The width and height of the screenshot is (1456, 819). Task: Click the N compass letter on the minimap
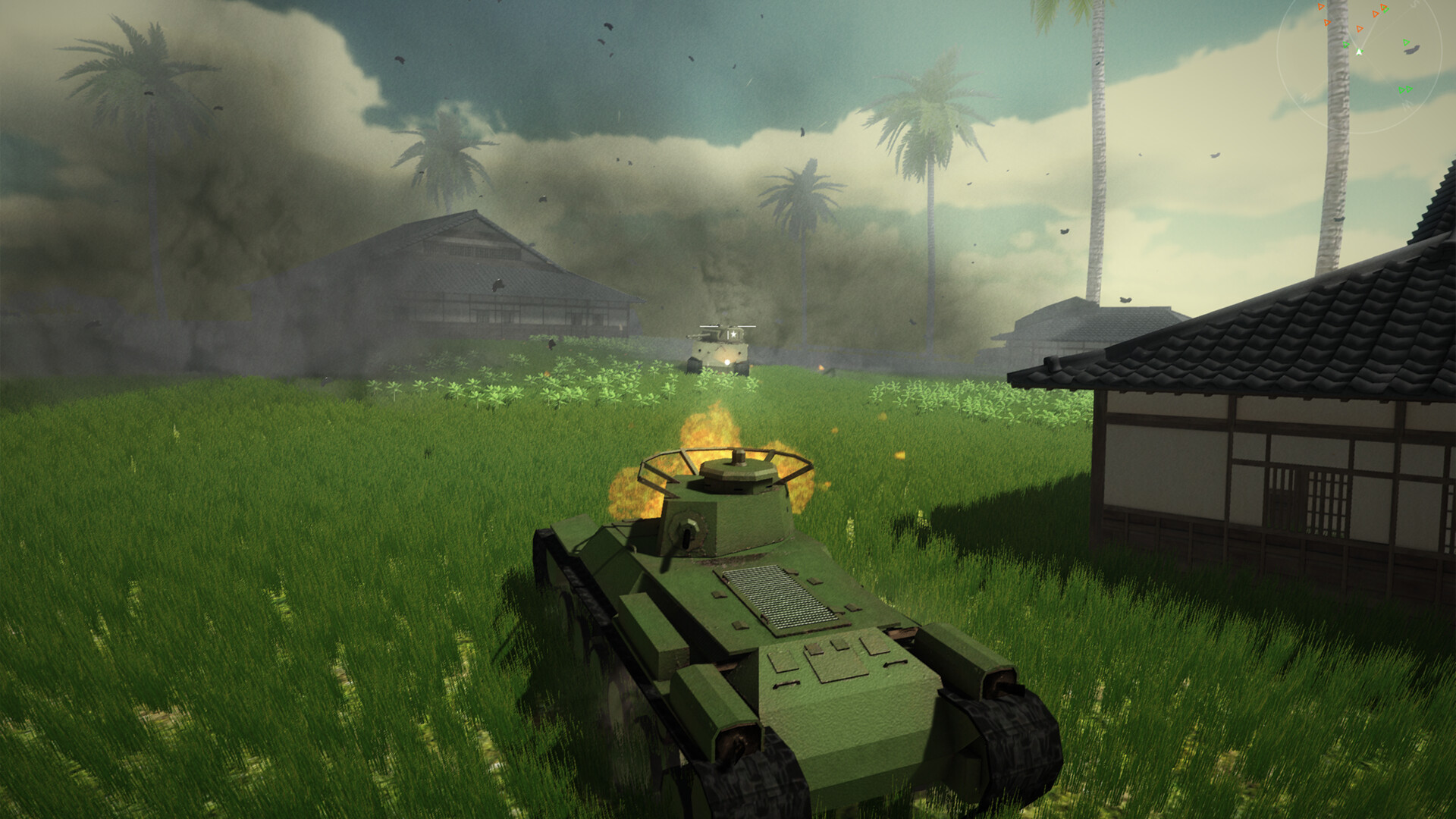point(1305,98)
